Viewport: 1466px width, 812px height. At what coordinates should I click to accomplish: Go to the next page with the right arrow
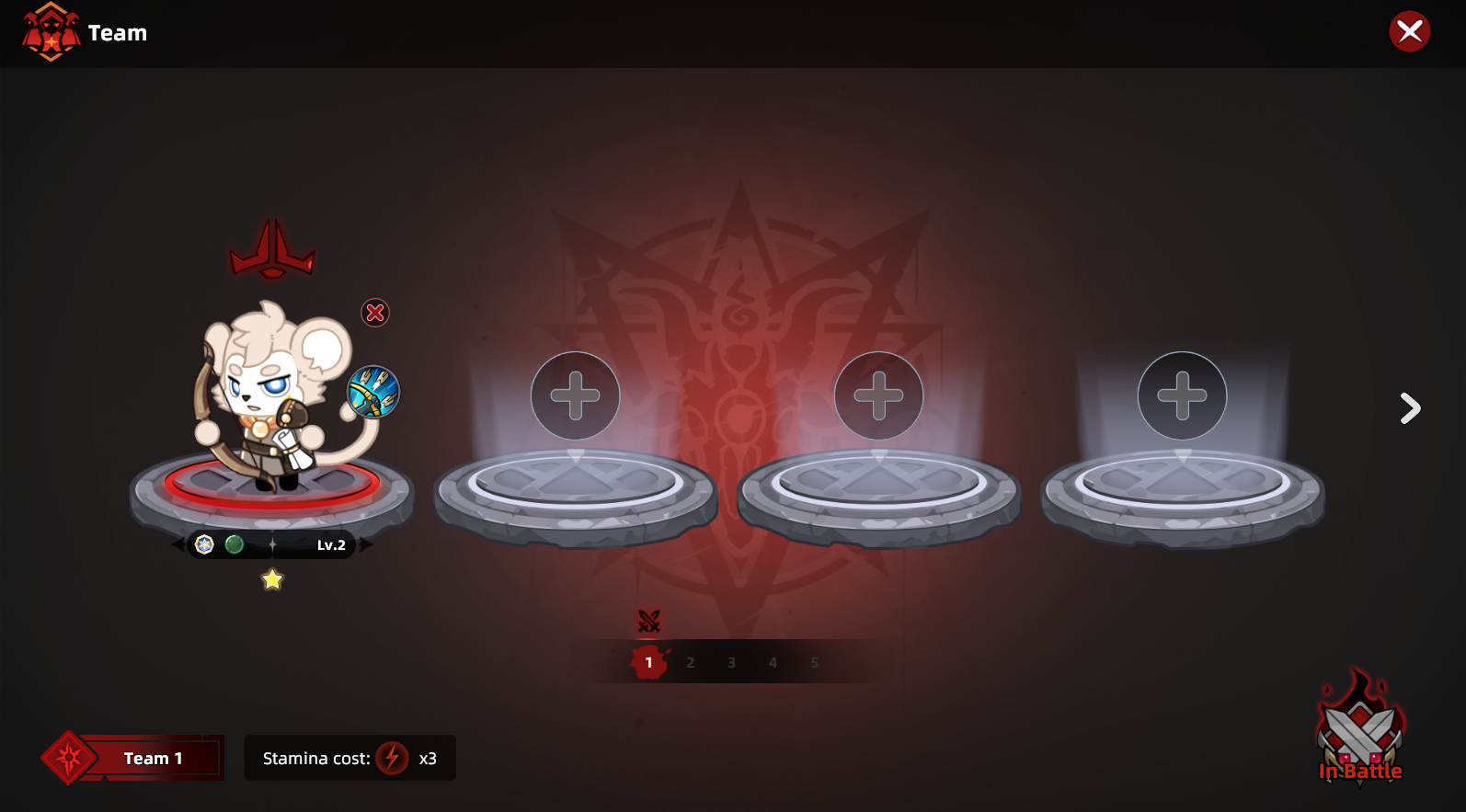[x=1409, y=407]
